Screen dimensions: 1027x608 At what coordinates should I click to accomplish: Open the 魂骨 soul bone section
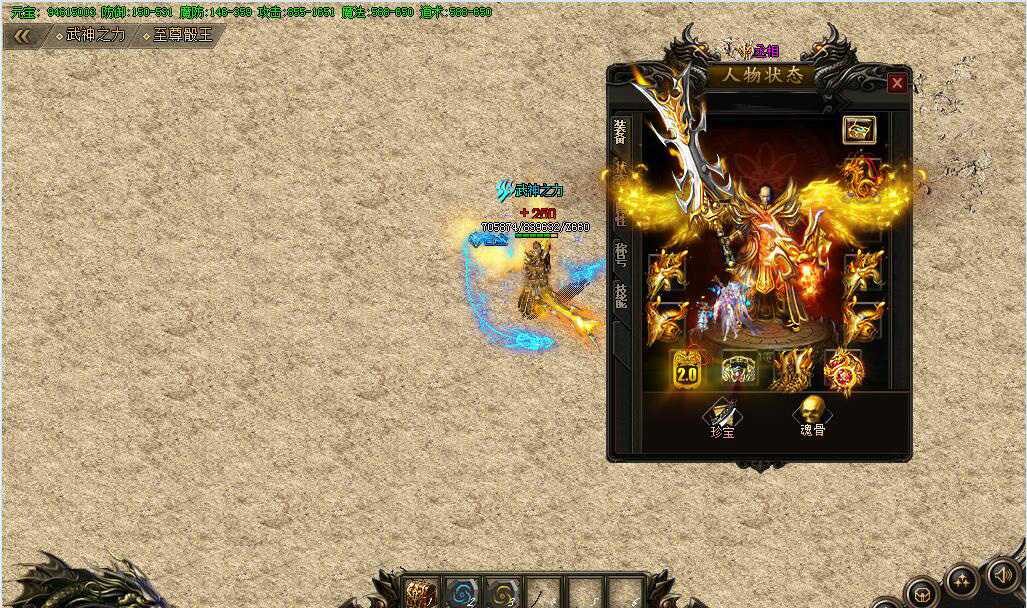pos(812,416)
